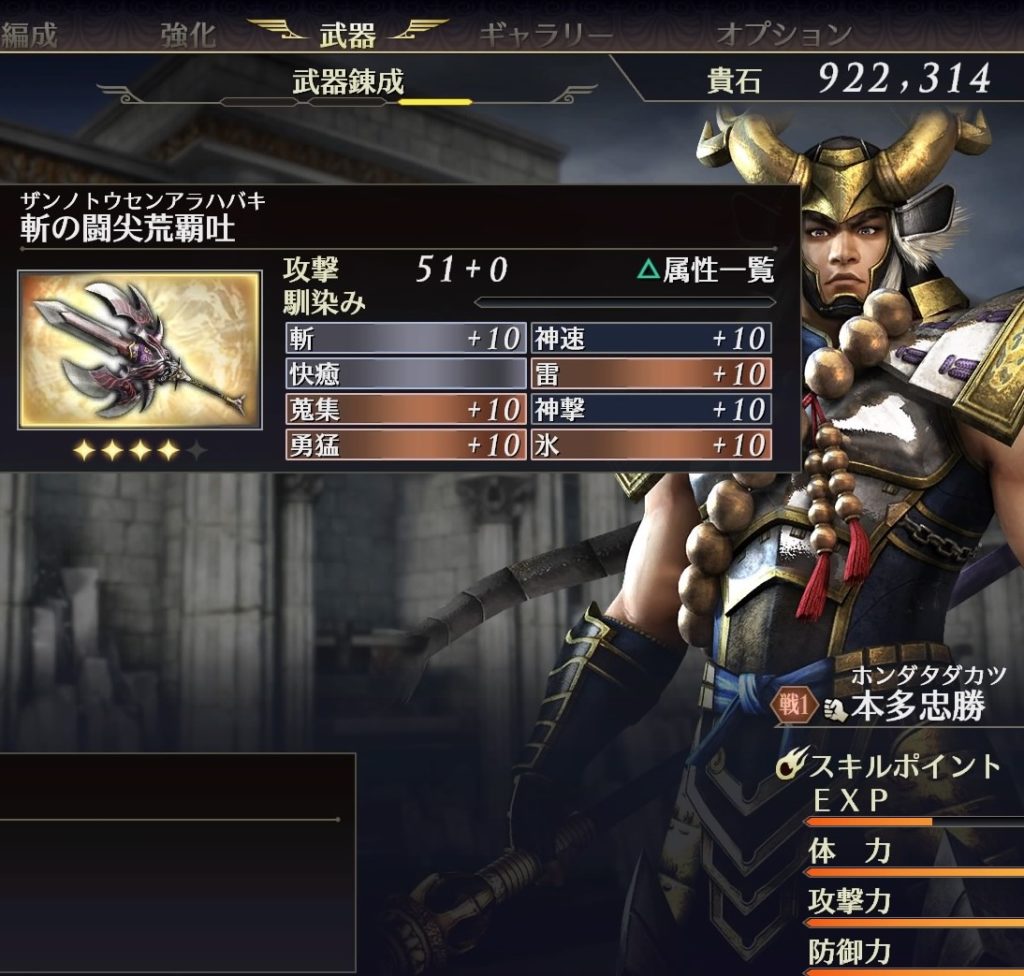This screenshot has height=976, width=1024.
Task: Open the 強化 enhancement tab
Action: click(187, 35)
